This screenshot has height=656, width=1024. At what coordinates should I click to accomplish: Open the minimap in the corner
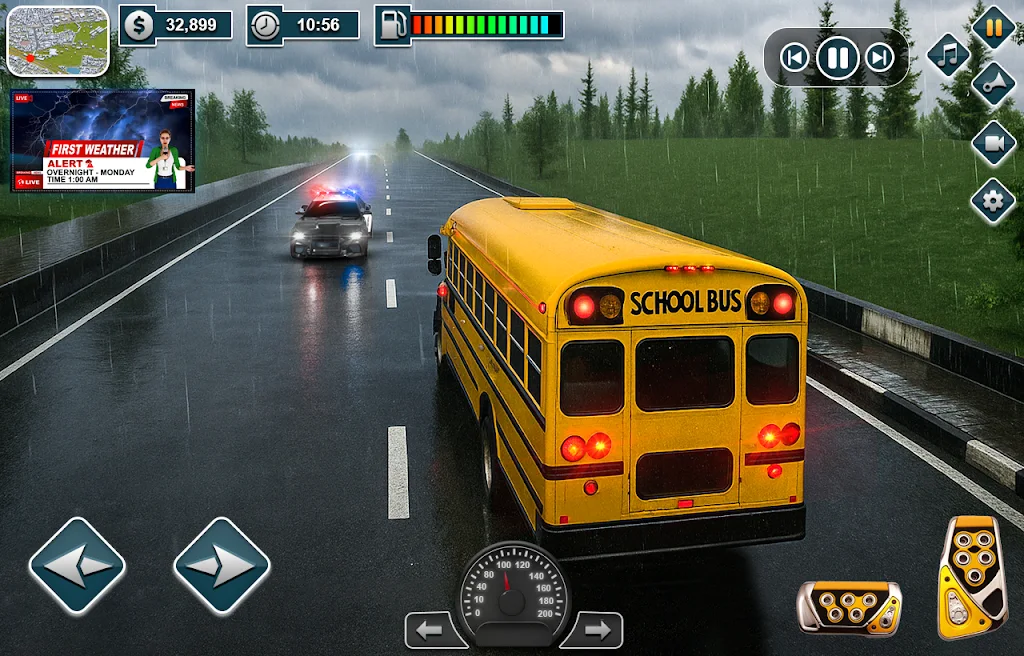[x=58, y=41]
